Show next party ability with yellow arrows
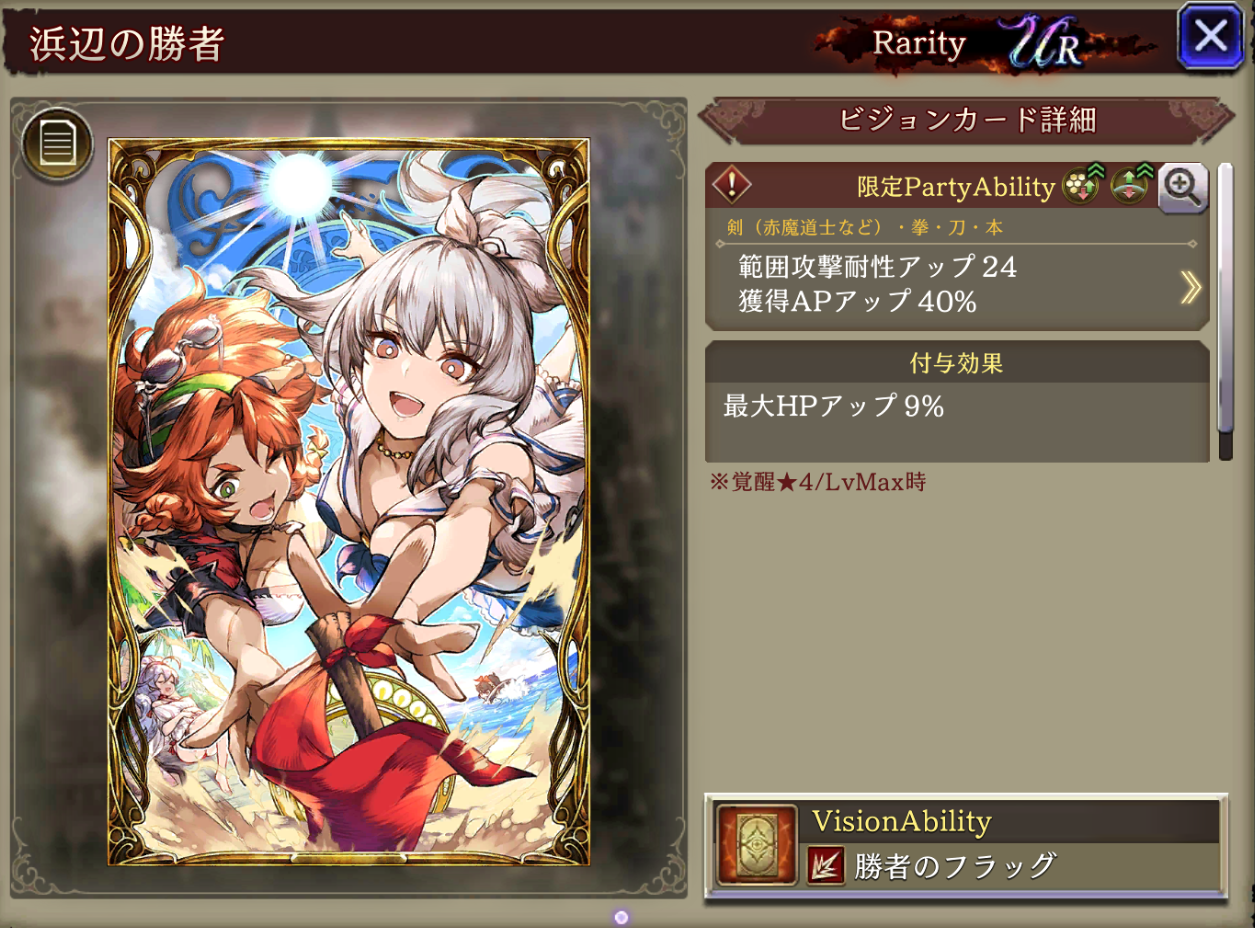Screen dimensions: 1255x928 (1190, 287)
